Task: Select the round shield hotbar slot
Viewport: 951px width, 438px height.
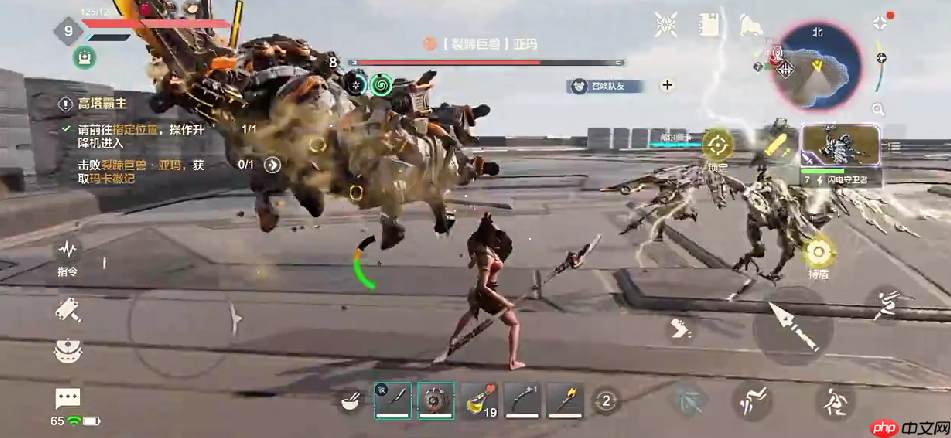Action: [x=435, y=401]
